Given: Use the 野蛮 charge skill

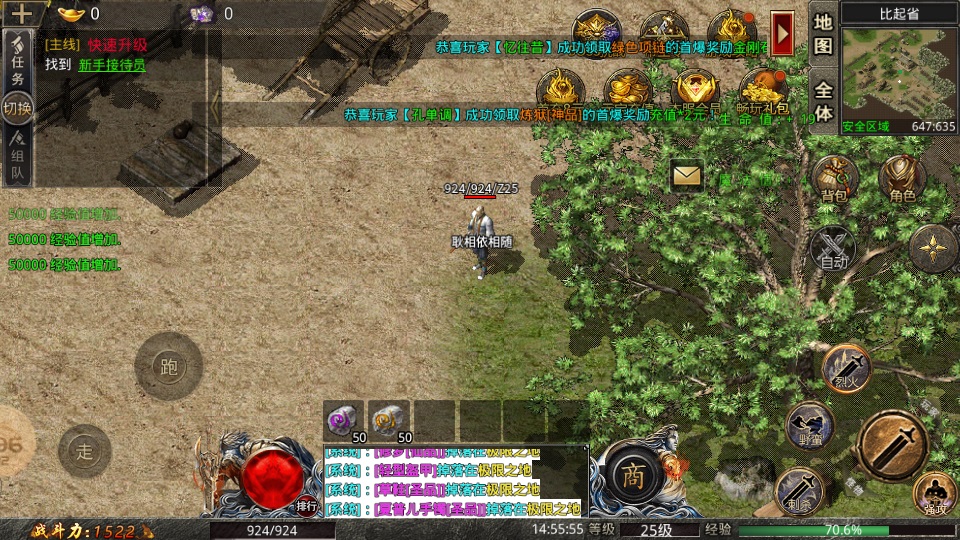Looking at the screenshot, I should pyautogui.click(x=810, y=425).
